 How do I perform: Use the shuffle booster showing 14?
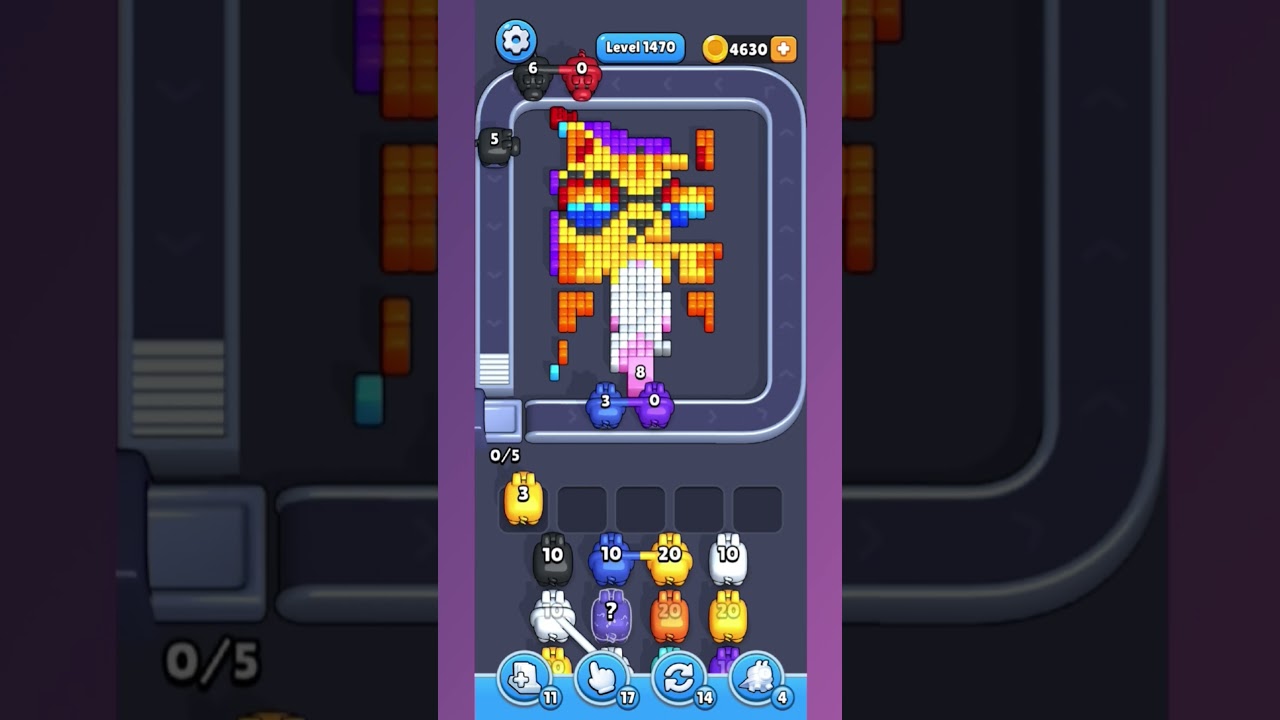(679, 680)
